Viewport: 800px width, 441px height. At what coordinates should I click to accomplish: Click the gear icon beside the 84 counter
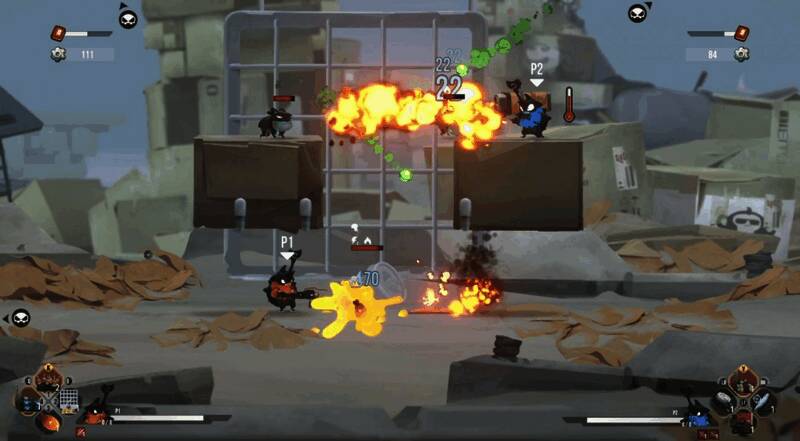[x=741, y=54]
